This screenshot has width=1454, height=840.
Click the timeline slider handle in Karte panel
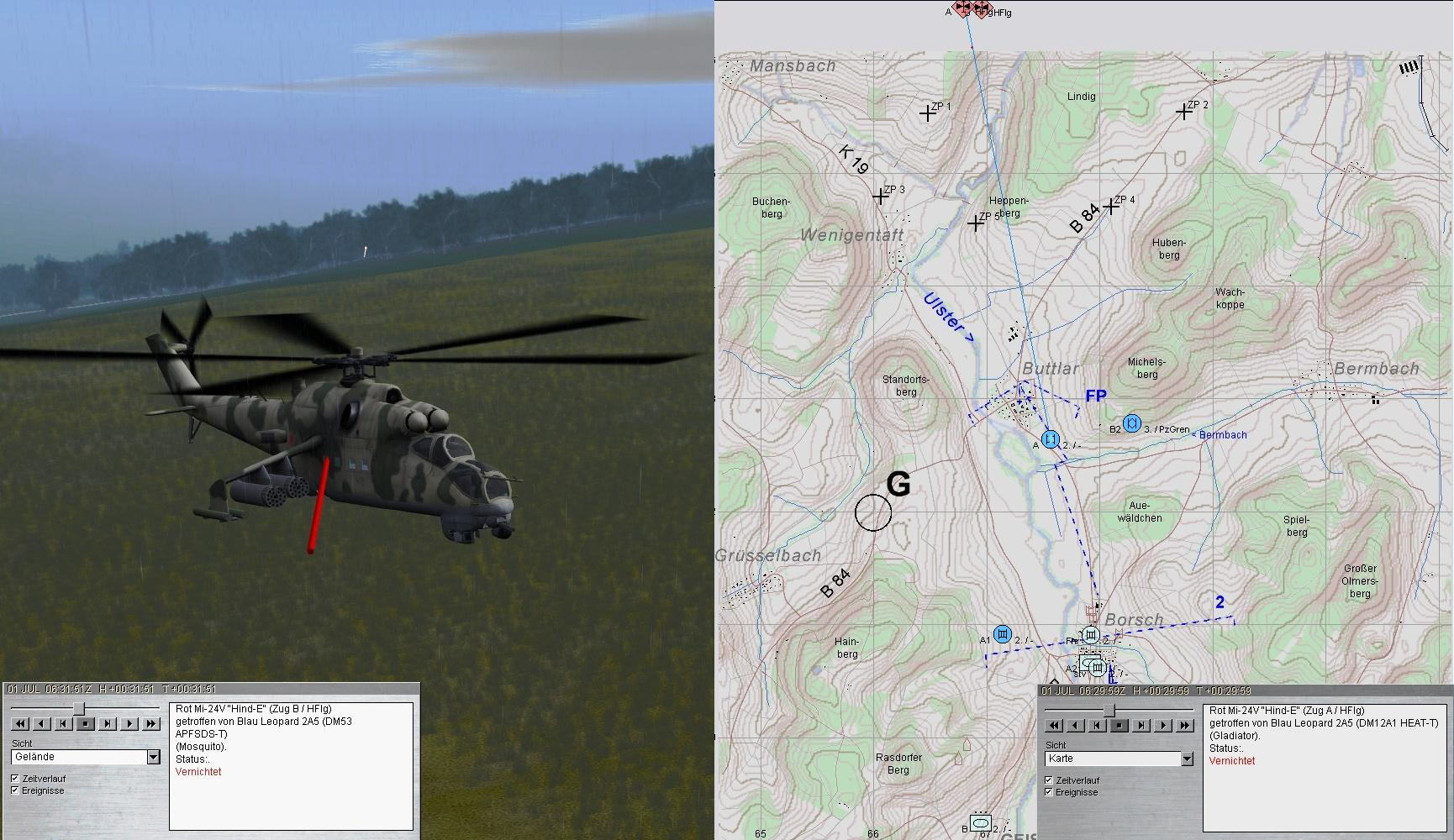pos(1109,711)
